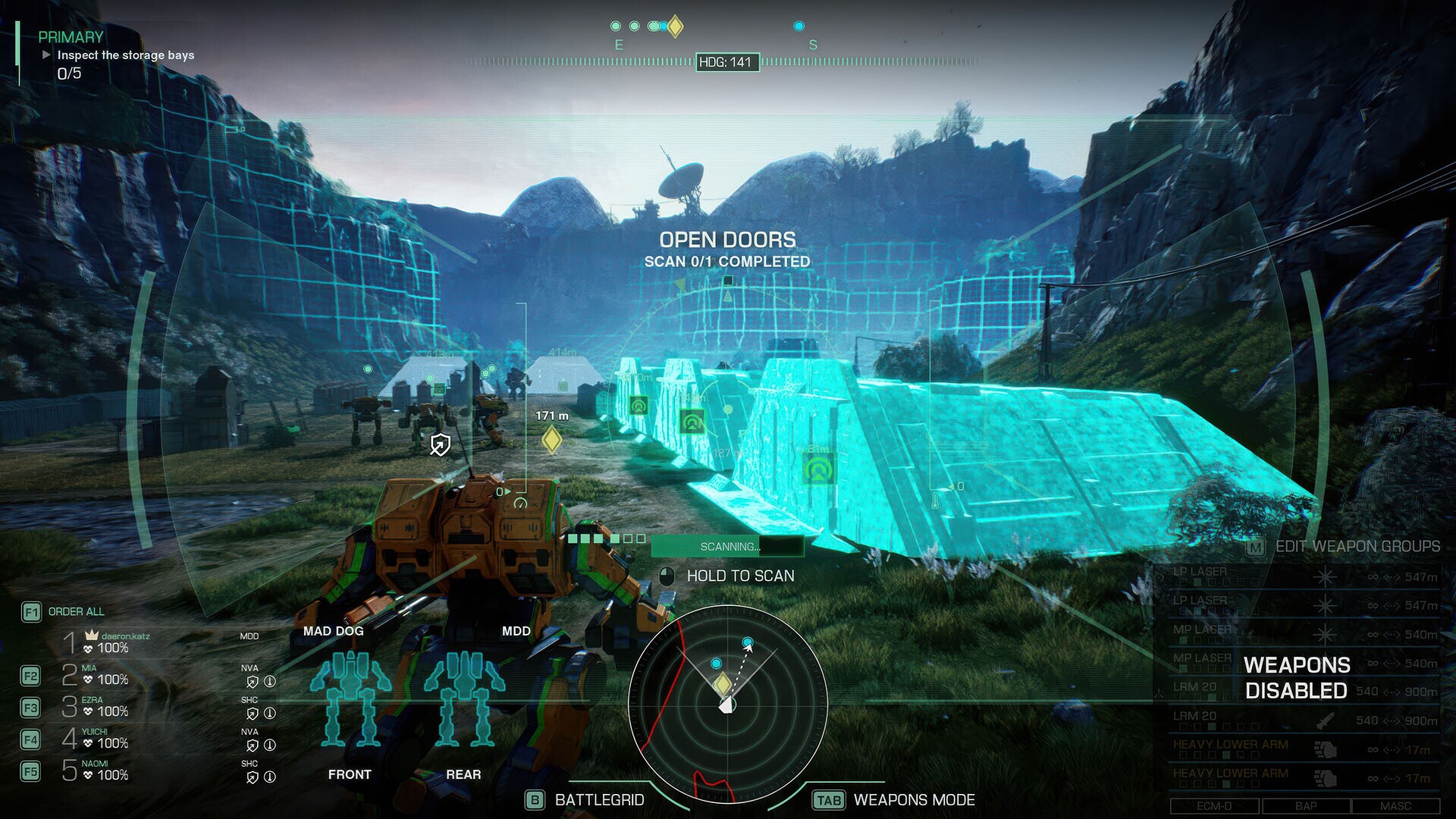
Task: Select the LRM 20 missile weapon icon
Action: pyautogui.click(x=1325, y=722)
